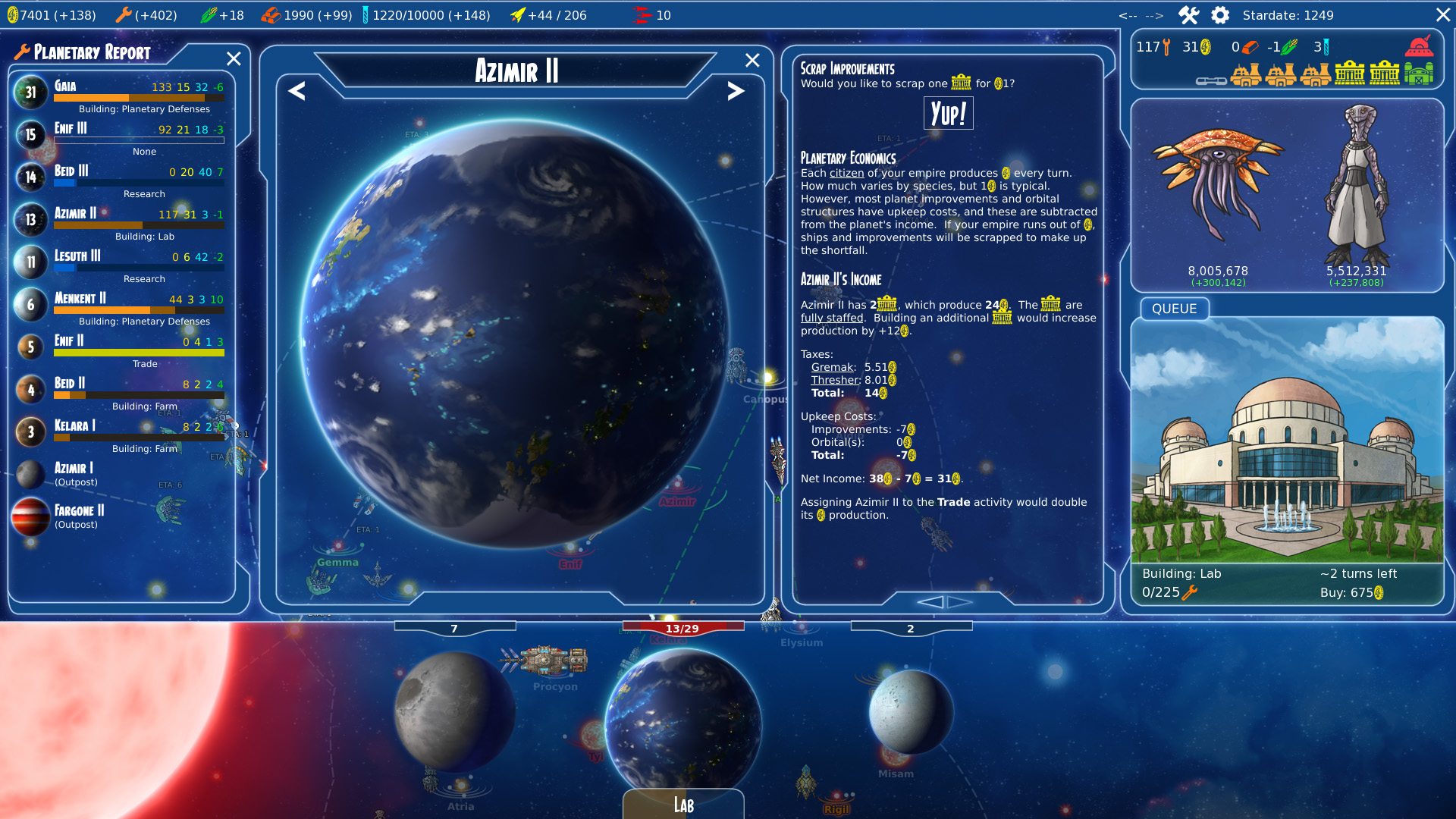The image size is (1456, 819).
Task: Close the Azimir II planet view
Action: (752, 61)
